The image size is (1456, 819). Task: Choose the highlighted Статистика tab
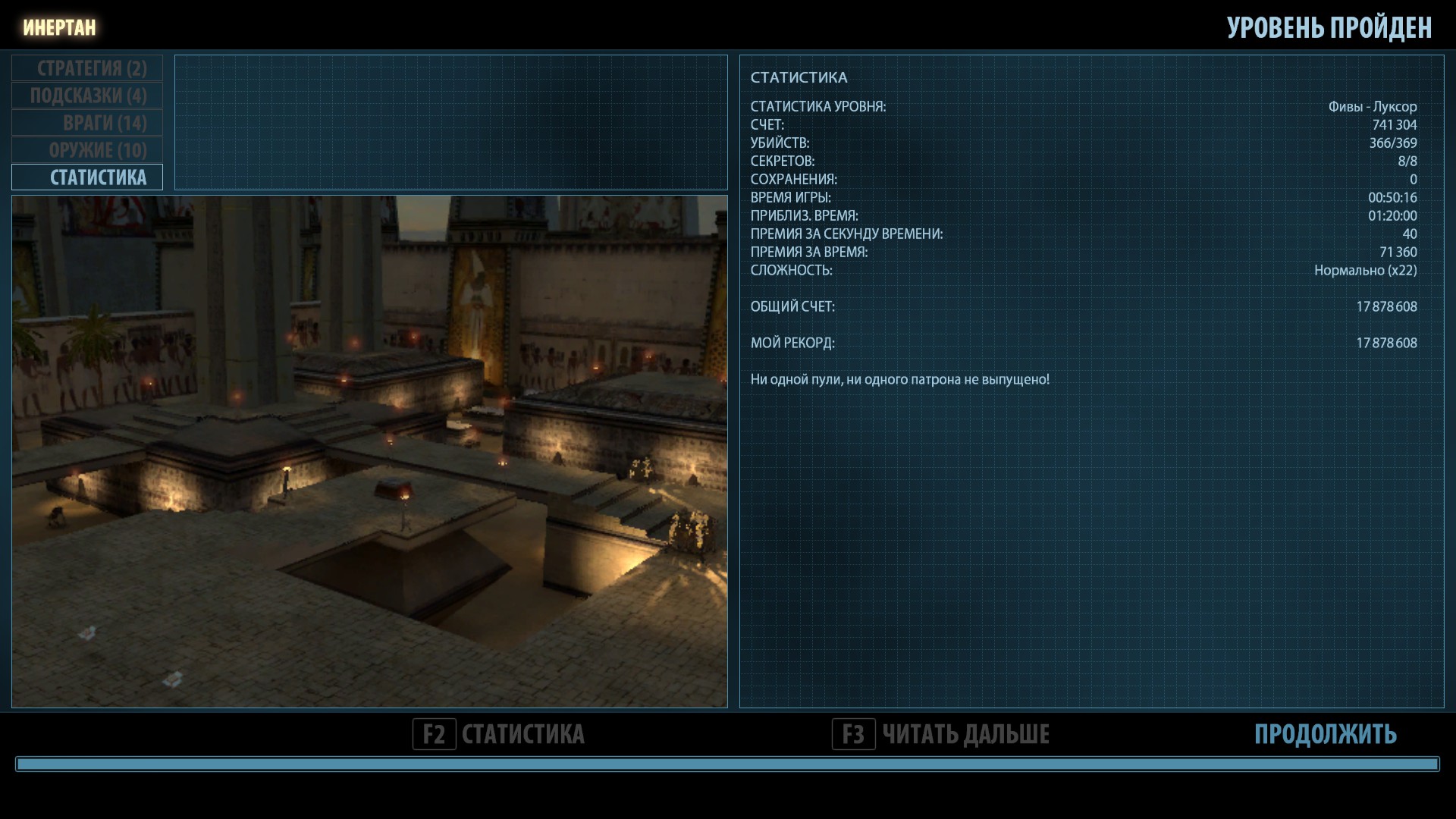click(87, 177)
